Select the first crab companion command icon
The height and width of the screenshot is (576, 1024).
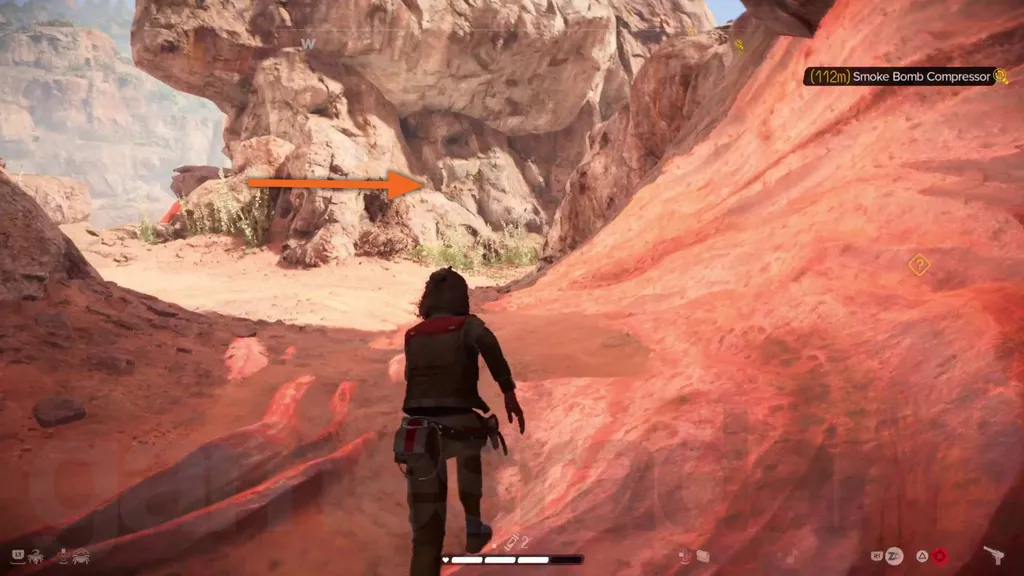[x=35, y=555]
